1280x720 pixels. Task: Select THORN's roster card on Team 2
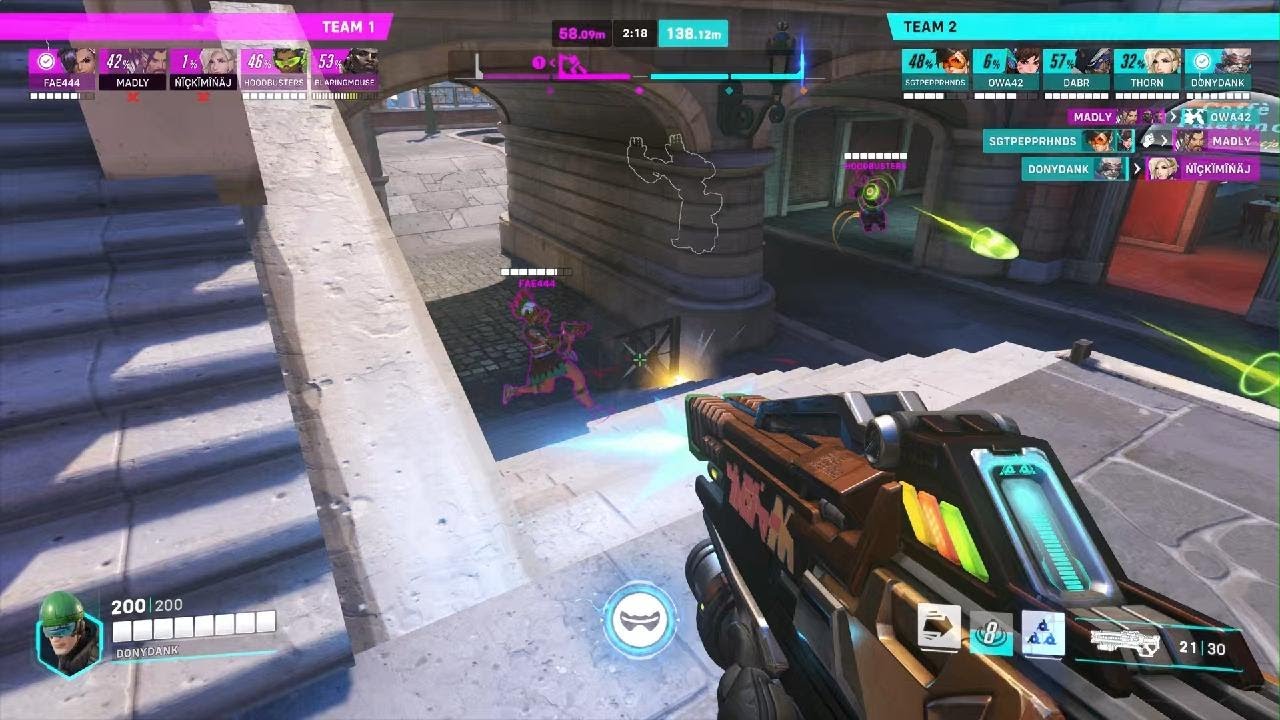[x=1147, y=69]
